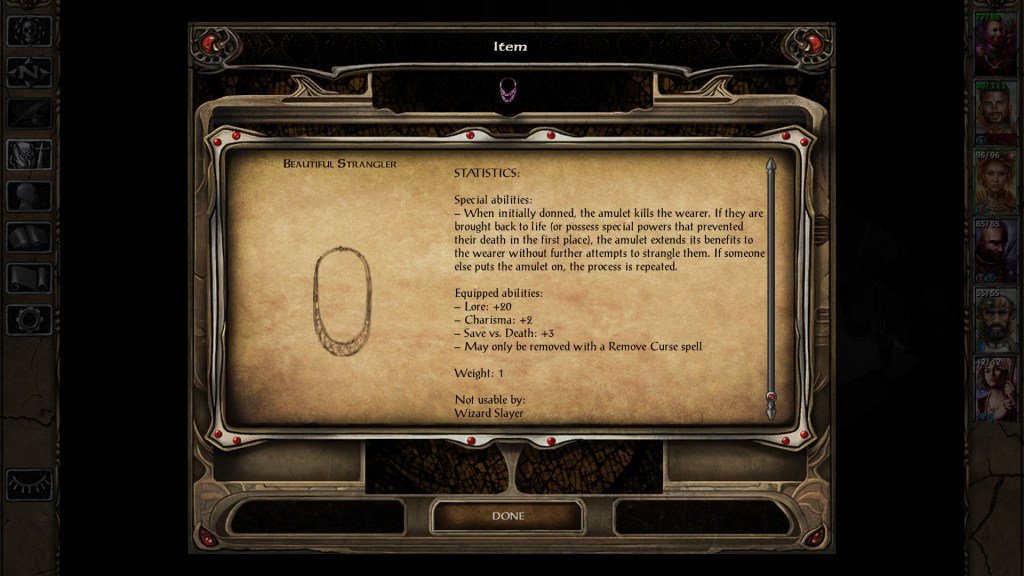Select the white-bearded portrait with 55/55 health
1024x576 pixels.
(x=995, y=320)
